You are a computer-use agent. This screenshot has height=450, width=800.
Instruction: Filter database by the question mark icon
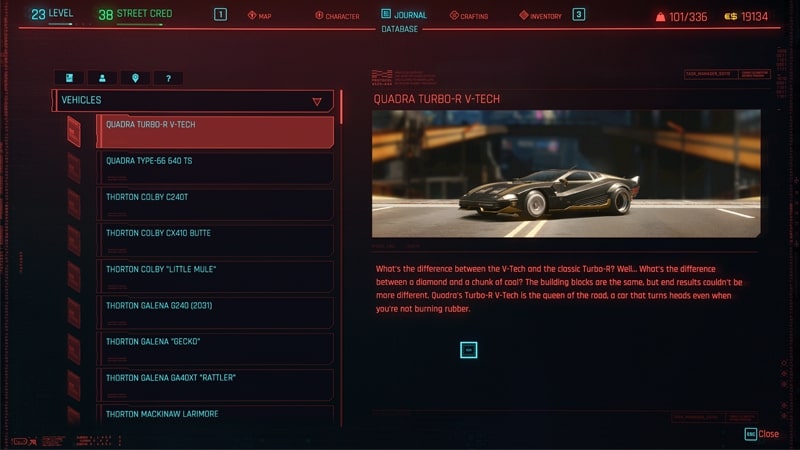[168, 77]
